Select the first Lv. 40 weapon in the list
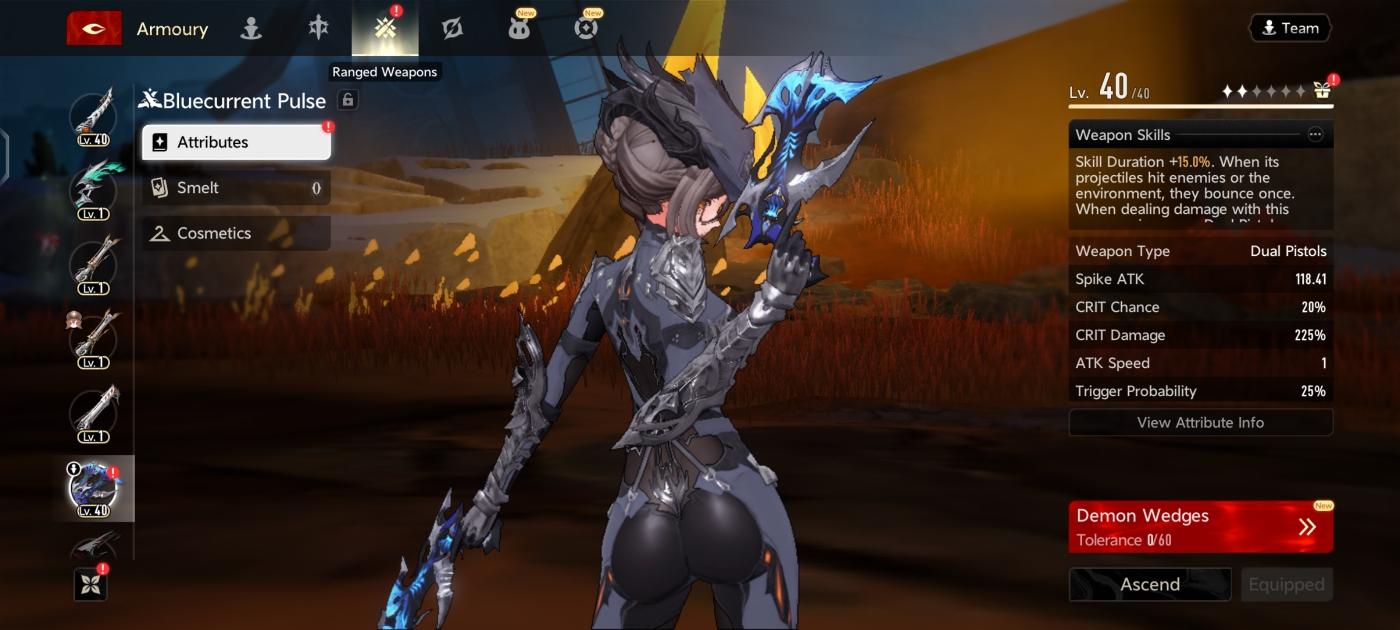 tap(93, 117)
